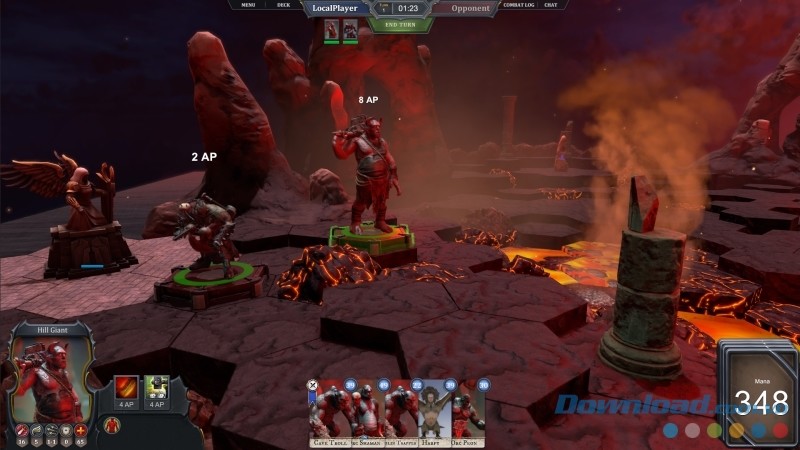Click the mana card deck showing 348
The height and width of the screenshot is (450, 800).
(758, 395)
